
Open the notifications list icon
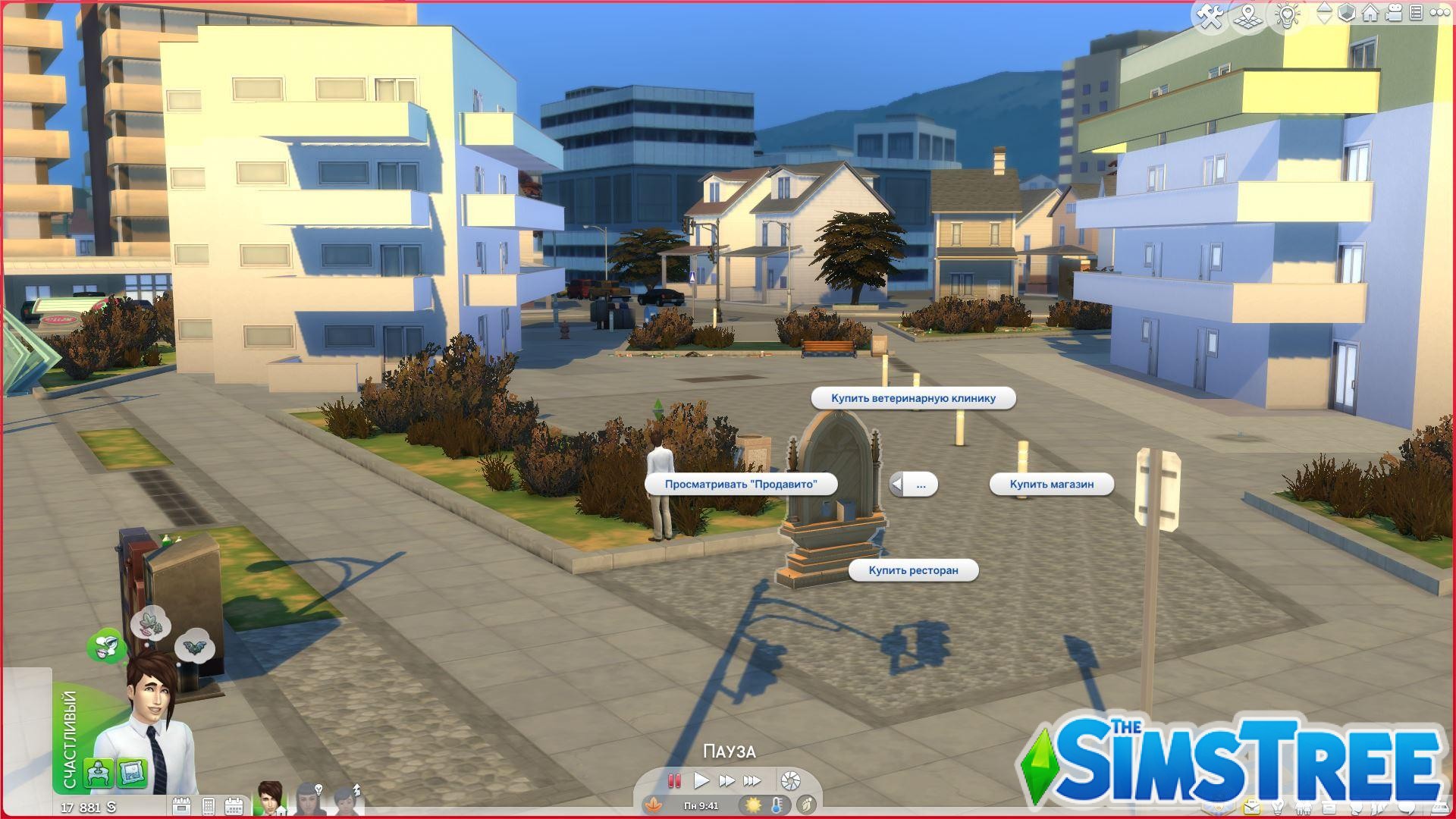[1417, 13]
